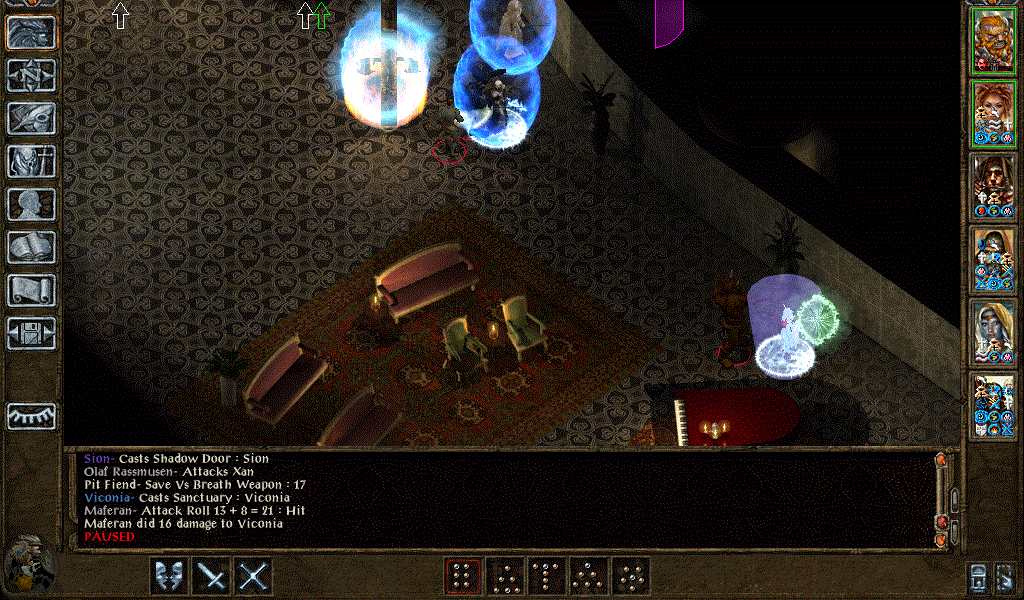Image resolution: width=1024 pixels, height=600 pixels.
Task: Open the mage spellbook
Action: [31, 247]
